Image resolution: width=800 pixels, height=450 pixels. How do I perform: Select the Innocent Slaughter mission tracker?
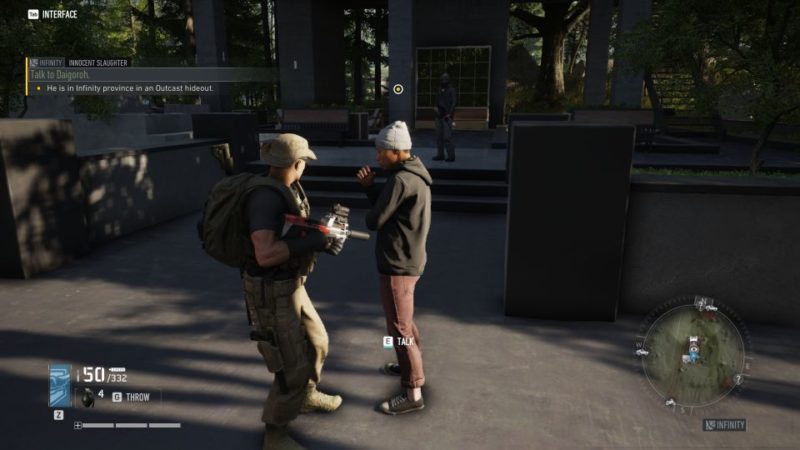coord(98,62)
